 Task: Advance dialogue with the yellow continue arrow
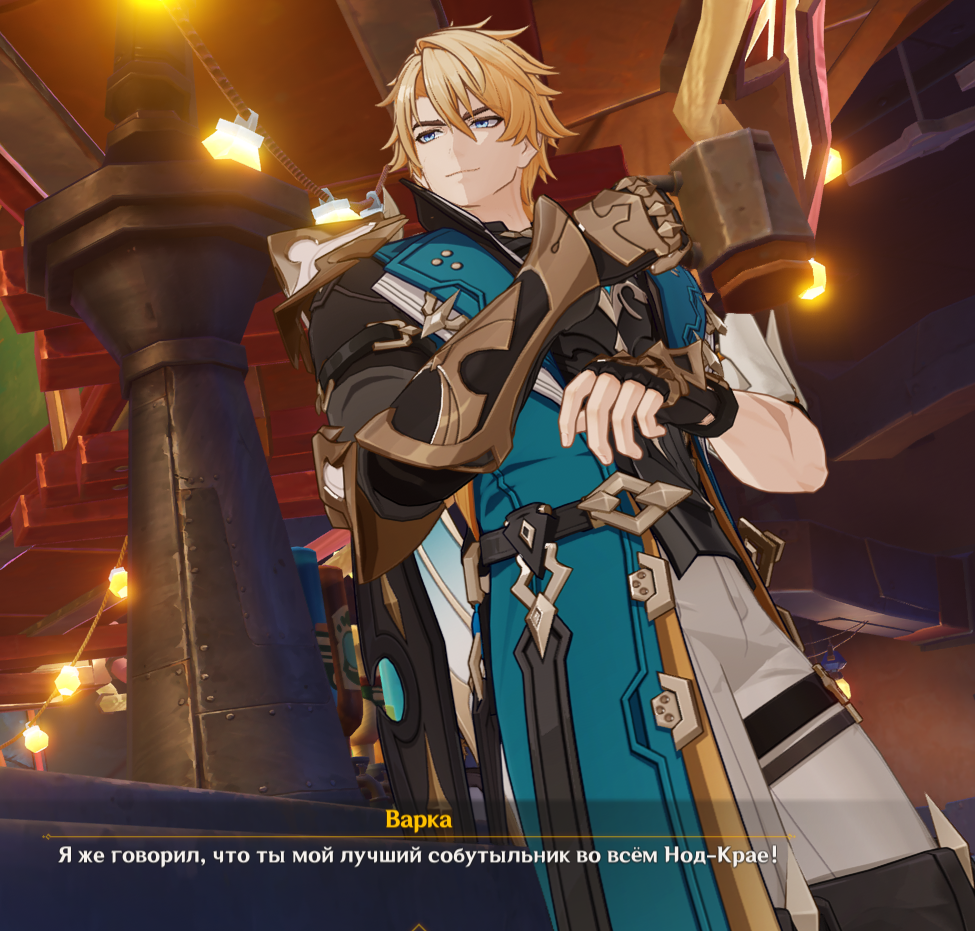(x=419, y=926)
